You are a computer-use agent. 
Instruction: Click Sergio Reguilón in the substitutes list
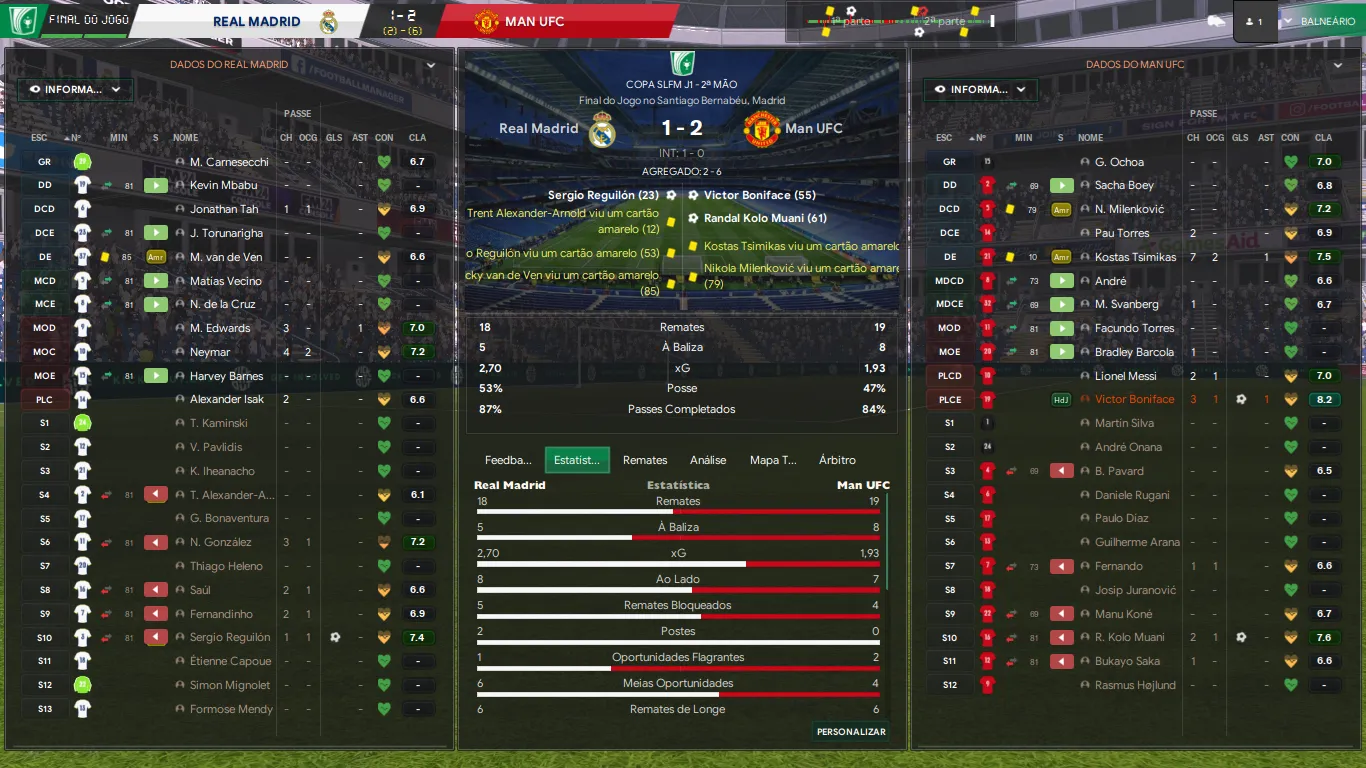click(x=230, y=637)
